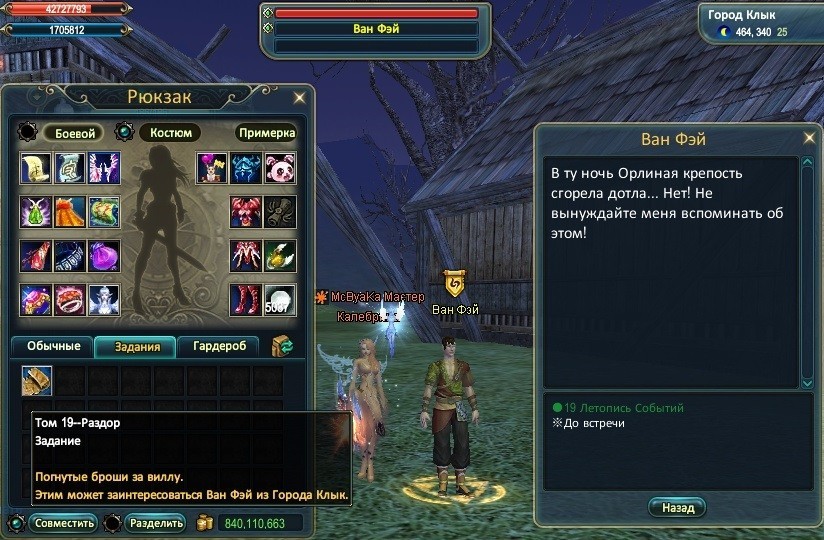Click the Разделить button
The image size is (824, 540).
(x=156, y=523)
